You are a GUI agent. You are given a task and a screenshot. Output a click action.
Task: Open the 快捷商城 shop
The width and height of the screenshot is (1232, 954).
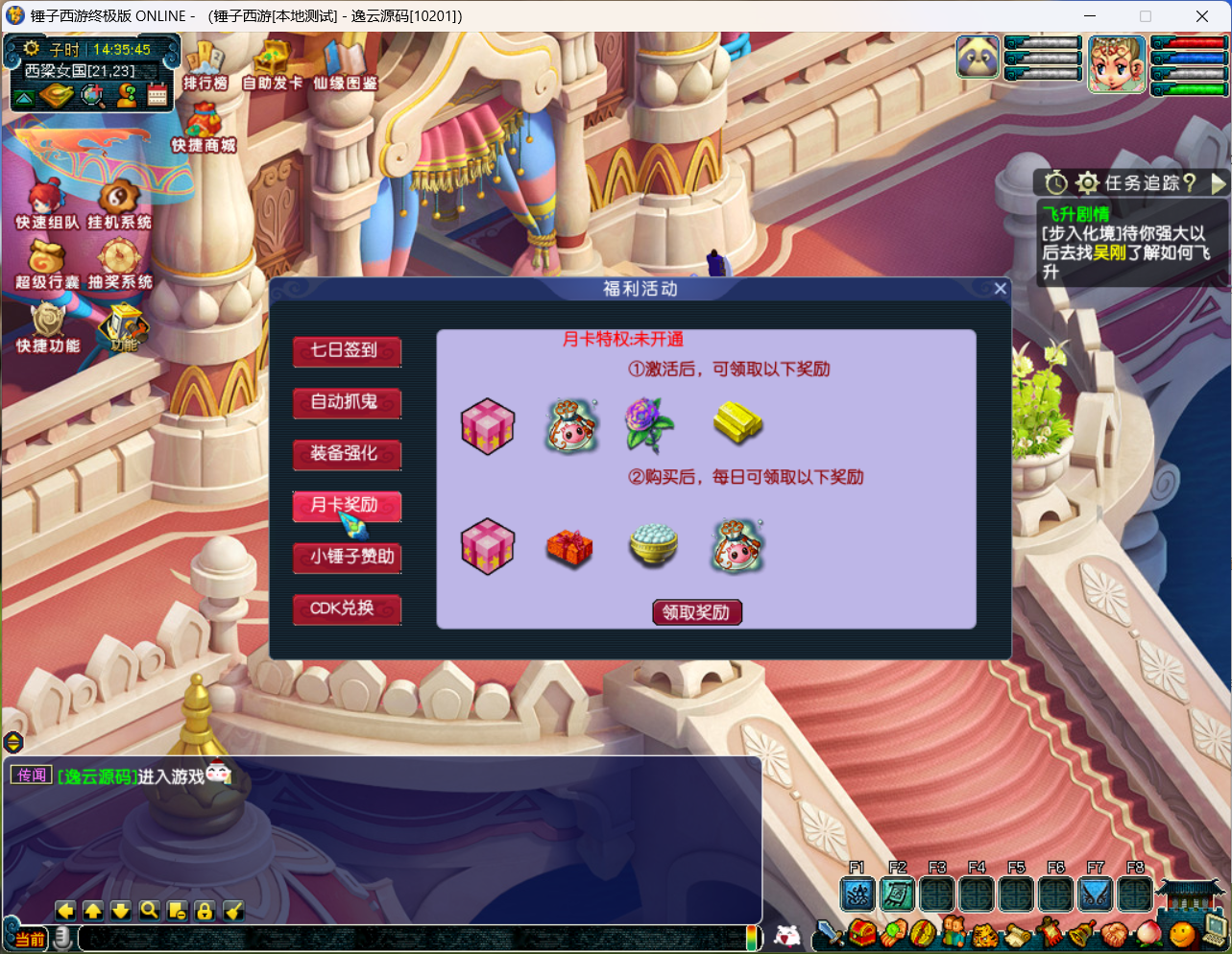coord(204,128)
